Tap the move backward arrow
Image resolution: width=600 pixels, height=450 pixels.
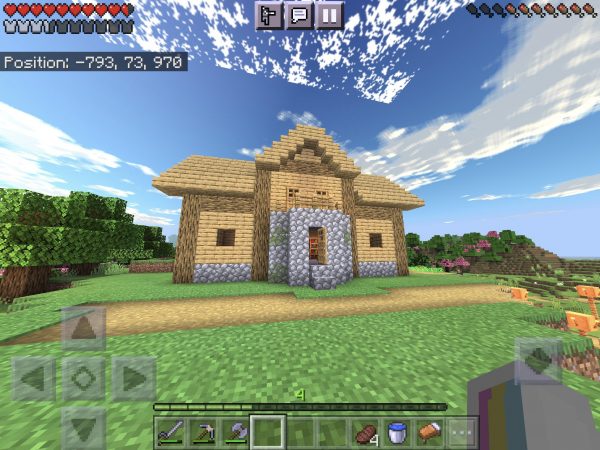point(83,427)
